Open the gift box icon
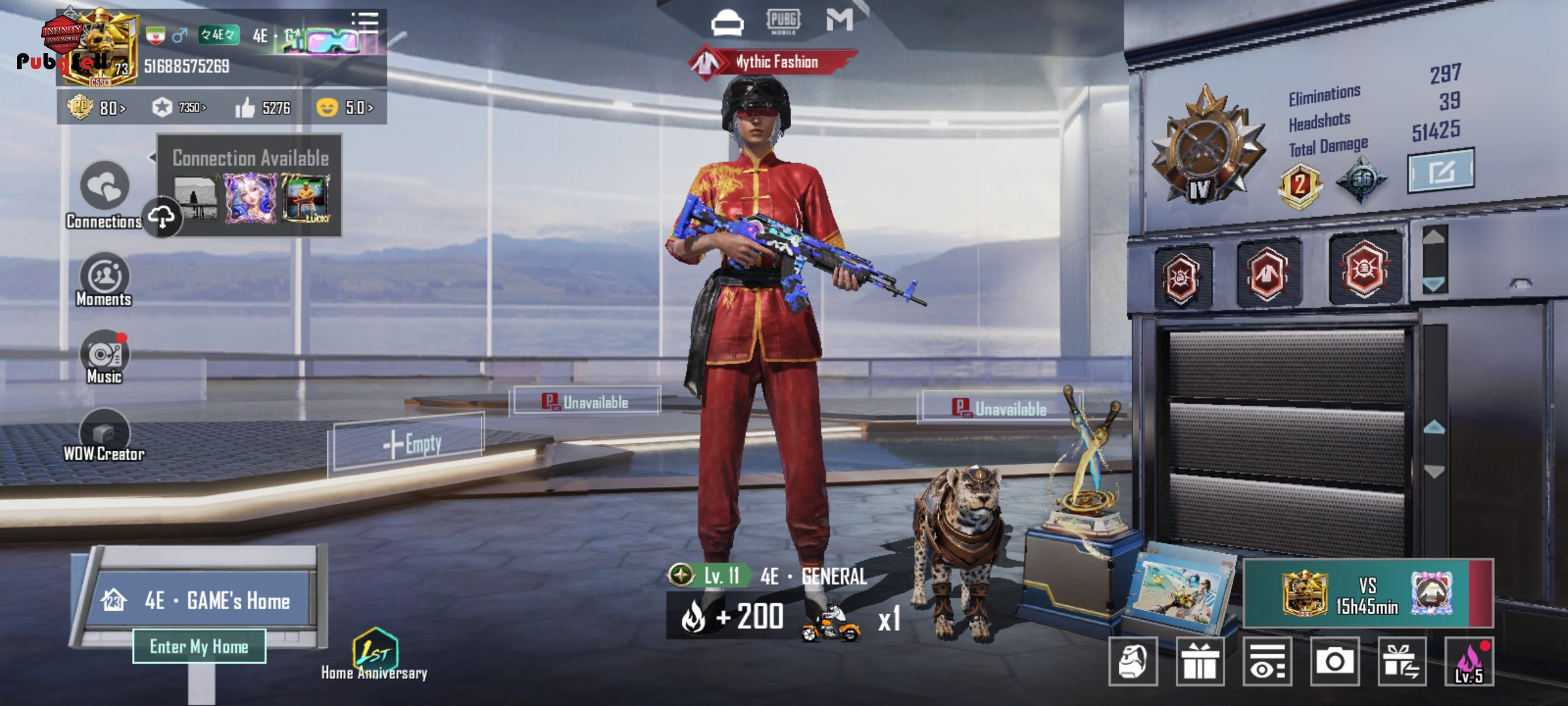Viewport: 1568px width, 706px height. pos(1200,662)
